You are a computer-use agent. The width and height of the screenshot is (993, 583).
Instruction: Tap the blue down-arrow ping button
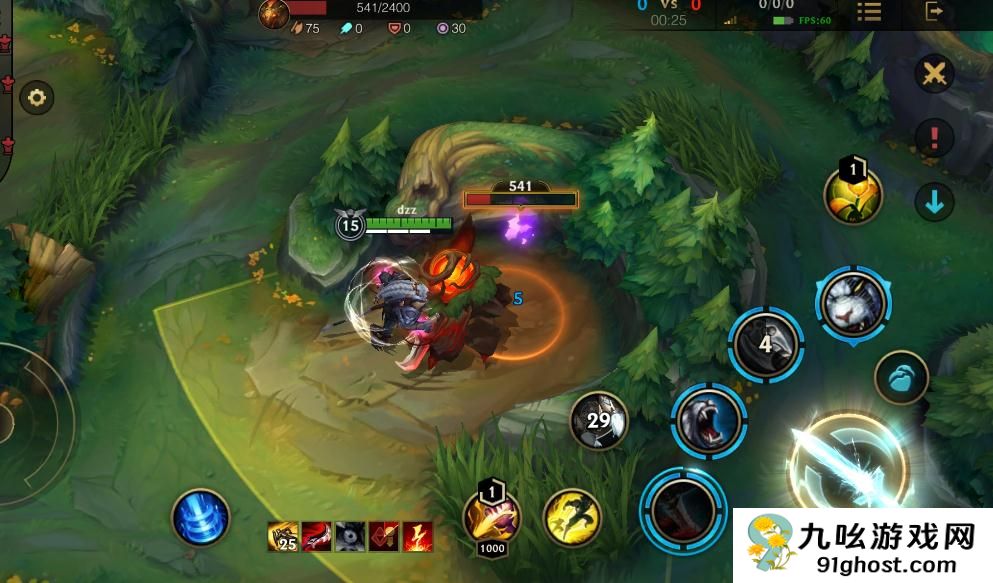point(934,202)
